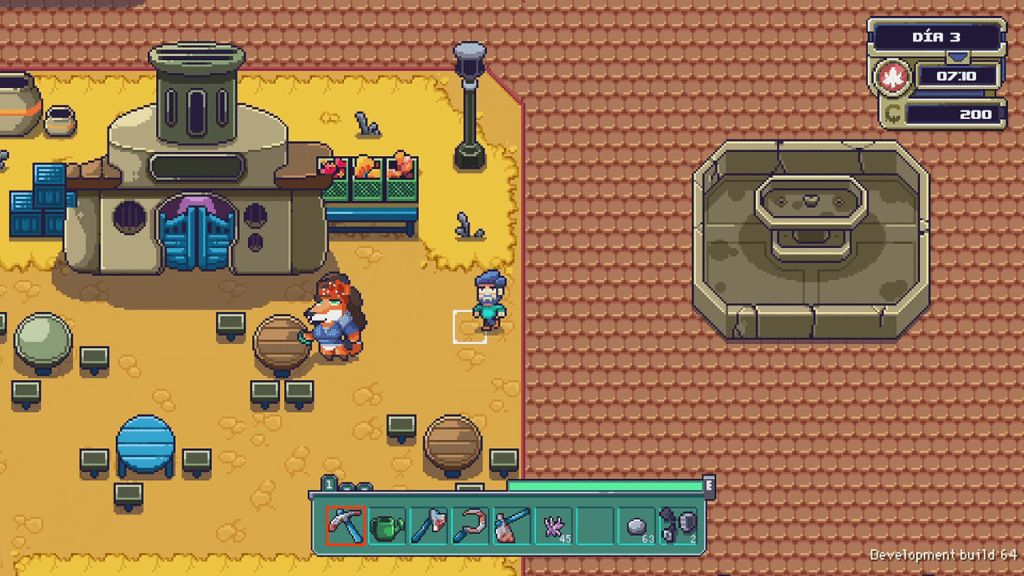Switch to hotbar page tab 1
Screen dimensions: 1024x576
click(x=328, y=486)
